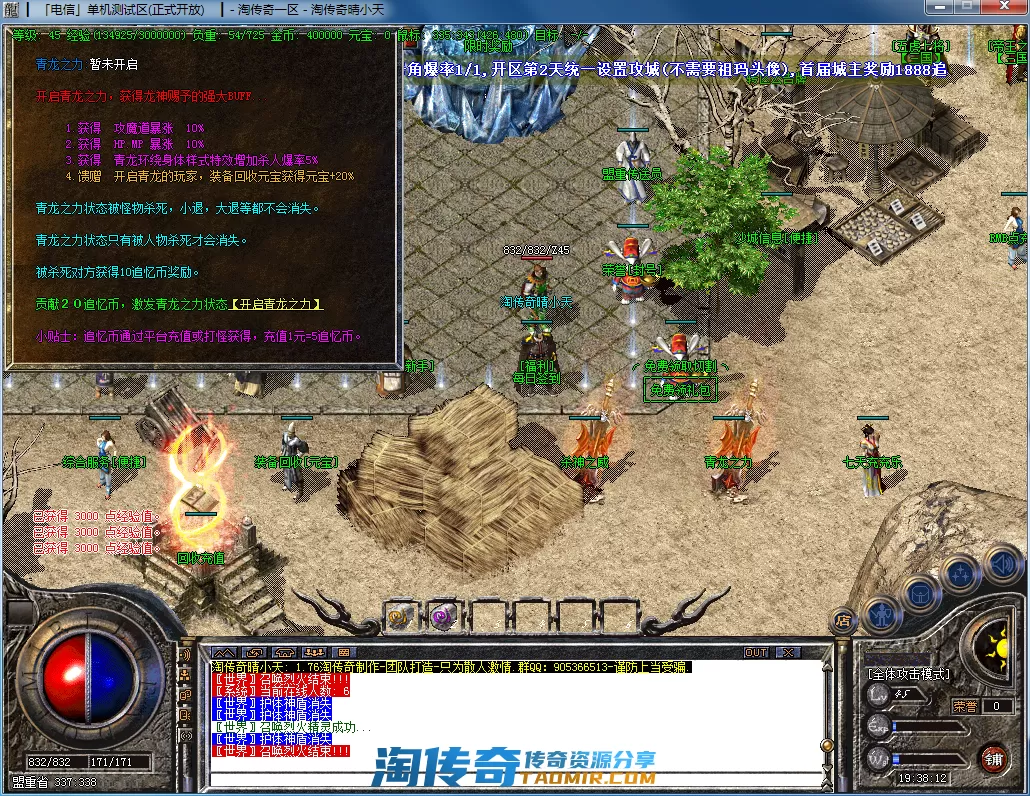Close the chat panel with X button
The width and height of the screenshot is (1030, 796).
788,653
